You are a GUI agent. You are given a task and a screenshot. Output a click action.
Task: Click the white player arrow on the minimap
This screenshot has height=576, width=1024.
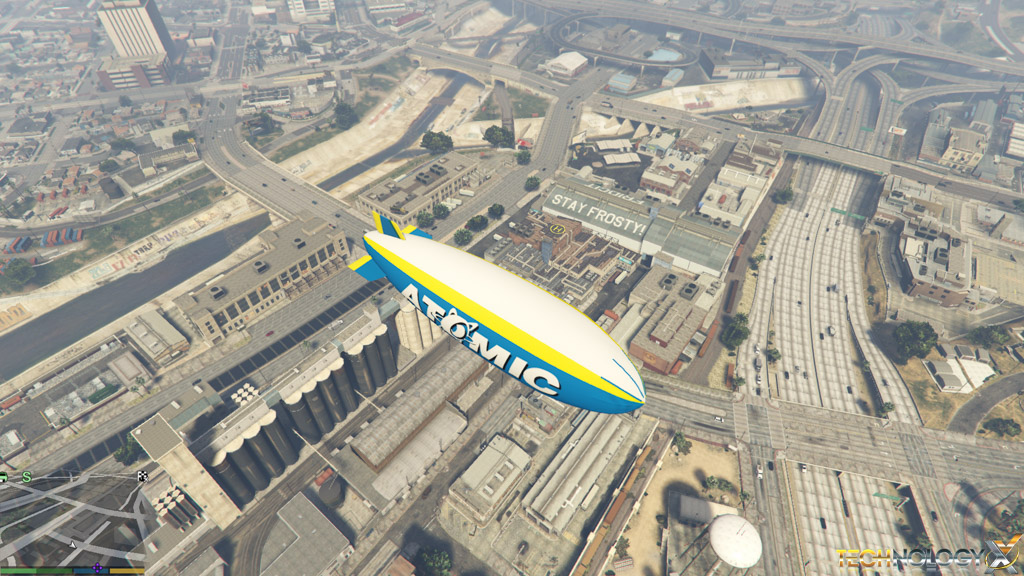pos(72,544)
